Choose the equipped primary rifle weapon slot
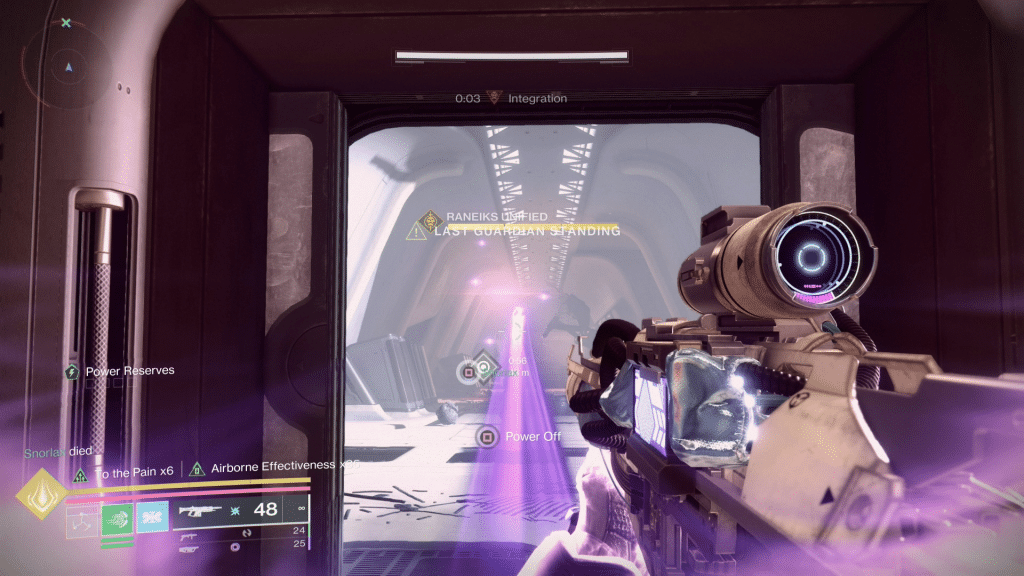This screenshot has height=576, width=1024. (x=199, y=511)
